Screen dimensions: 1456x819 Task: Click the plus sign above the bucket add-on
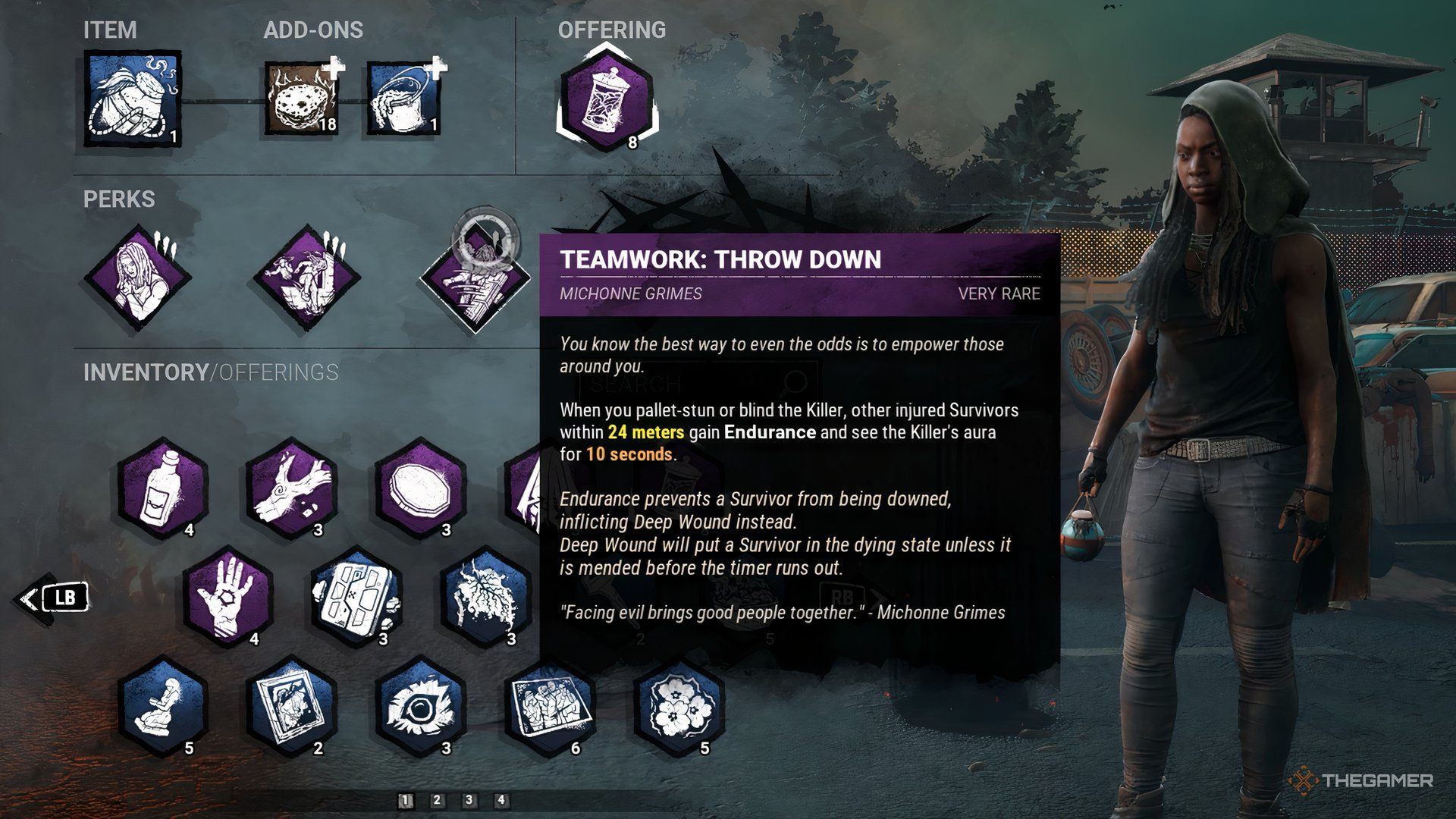(436, 68)
